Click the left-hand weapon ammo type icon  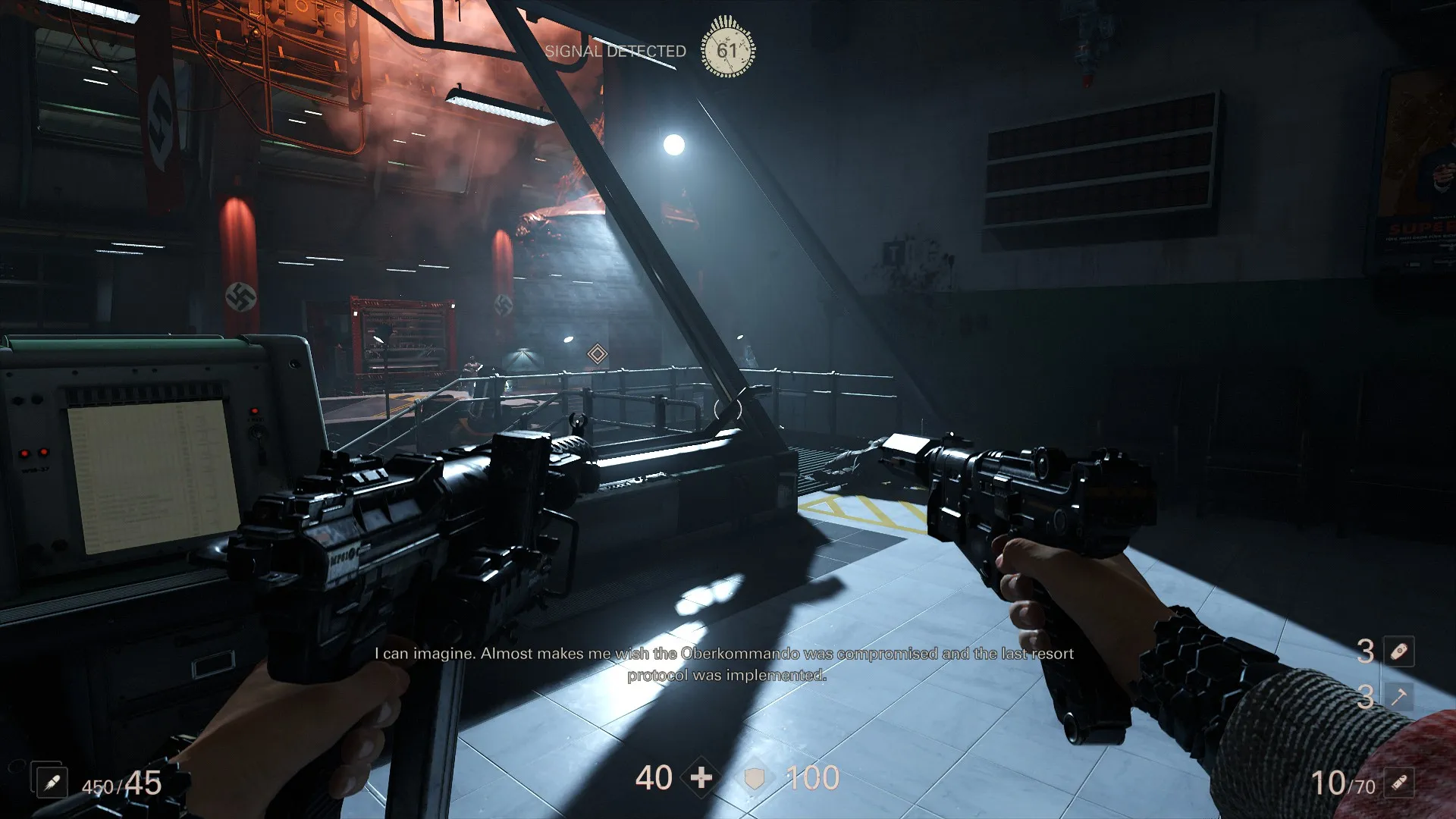(x=52, y=783)
